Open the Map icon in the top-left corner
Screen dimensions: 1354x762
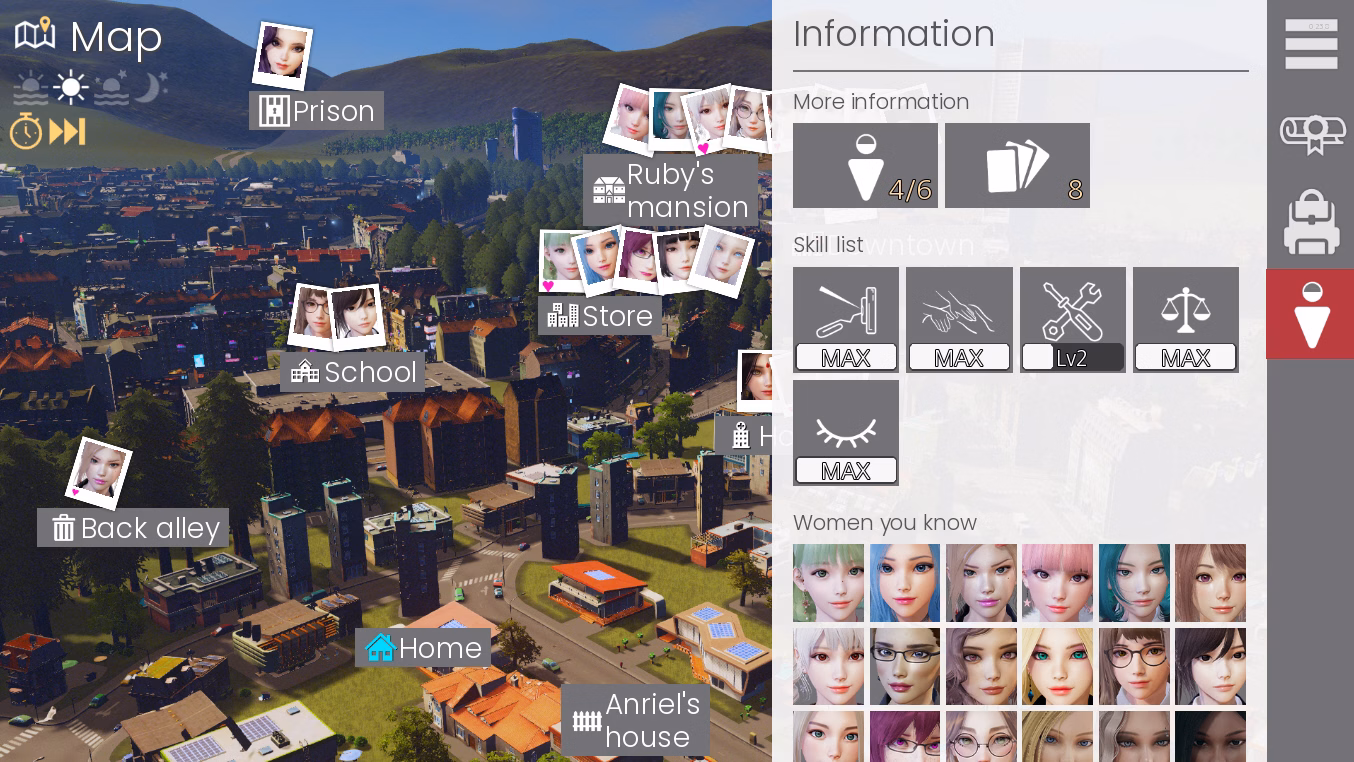35,33
